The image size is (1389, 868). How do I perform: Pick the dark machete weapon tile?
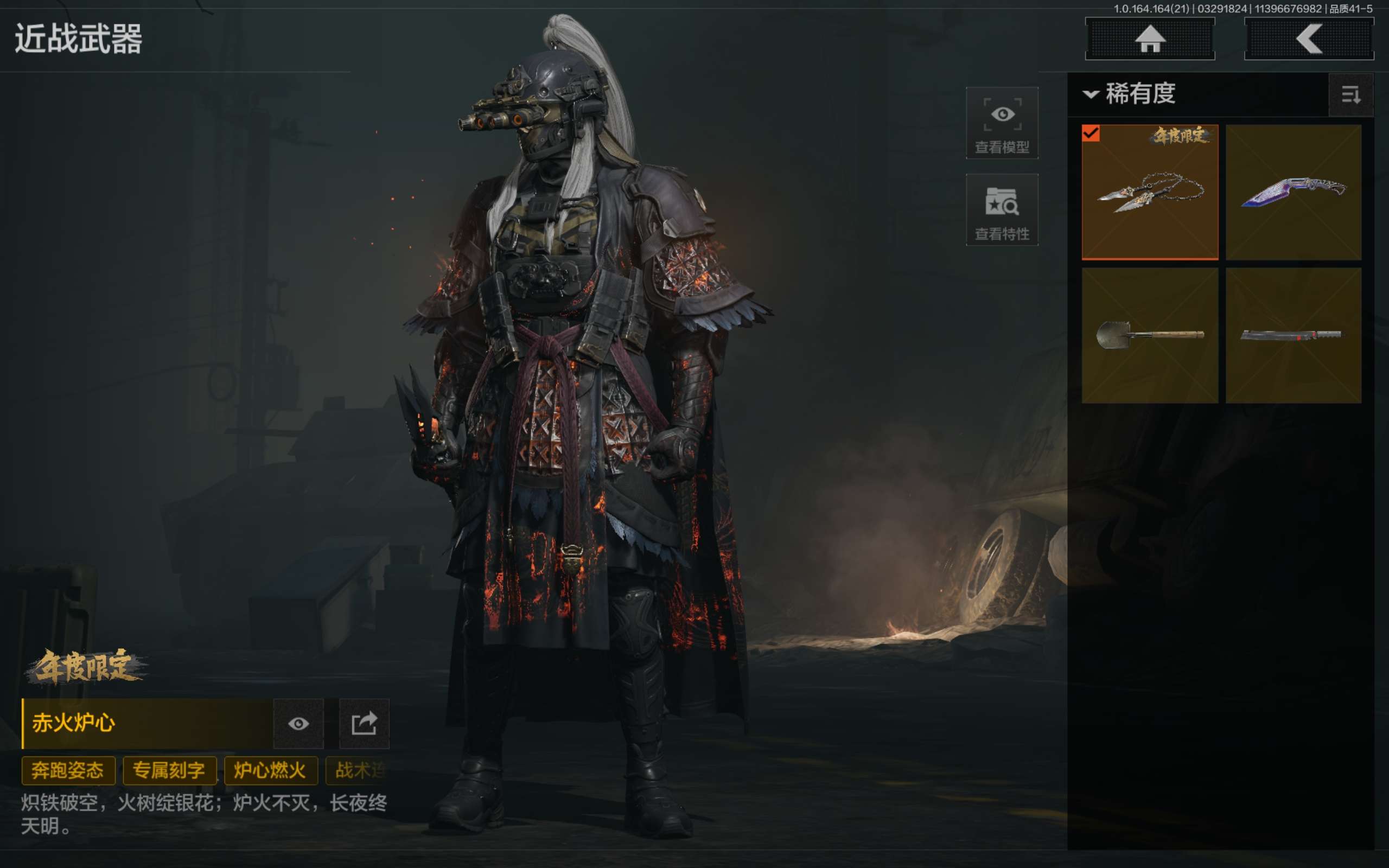[x=1293, y=335]
